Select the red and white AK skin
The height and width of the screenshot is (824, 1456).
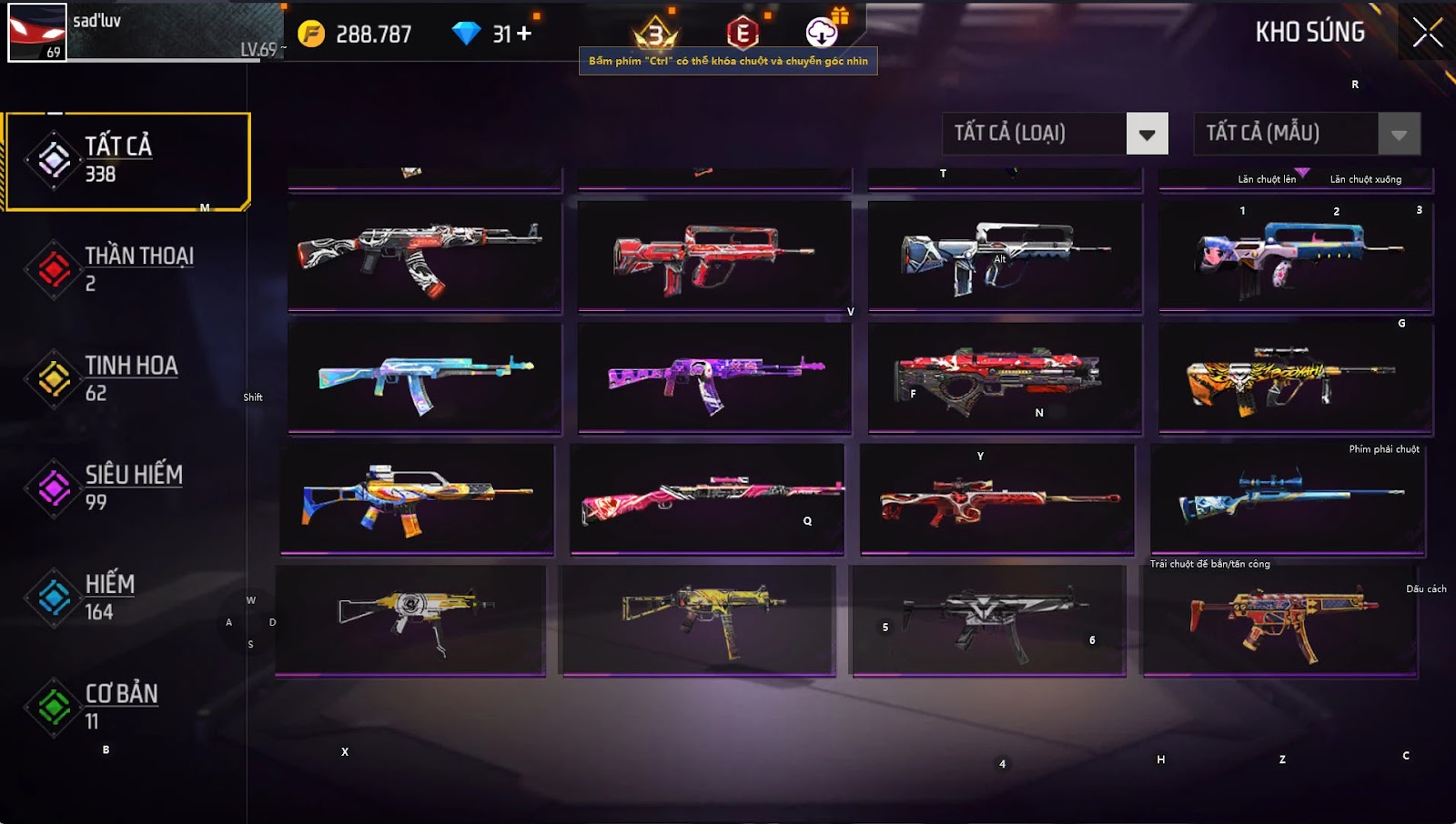click(x=424, y=256)
